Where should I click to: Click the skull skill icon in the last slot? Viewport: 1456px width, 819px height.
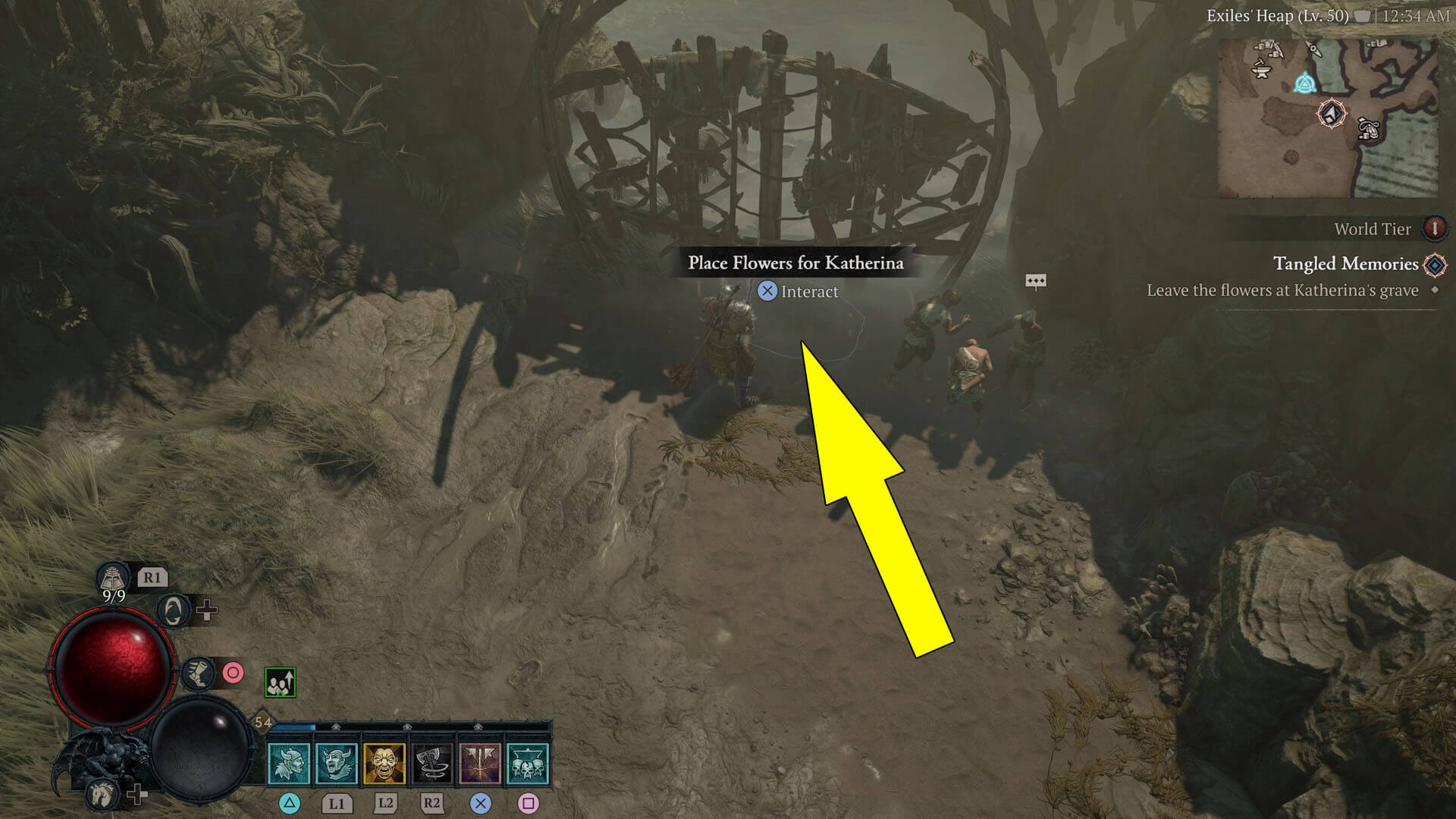(x=529, y=764)
